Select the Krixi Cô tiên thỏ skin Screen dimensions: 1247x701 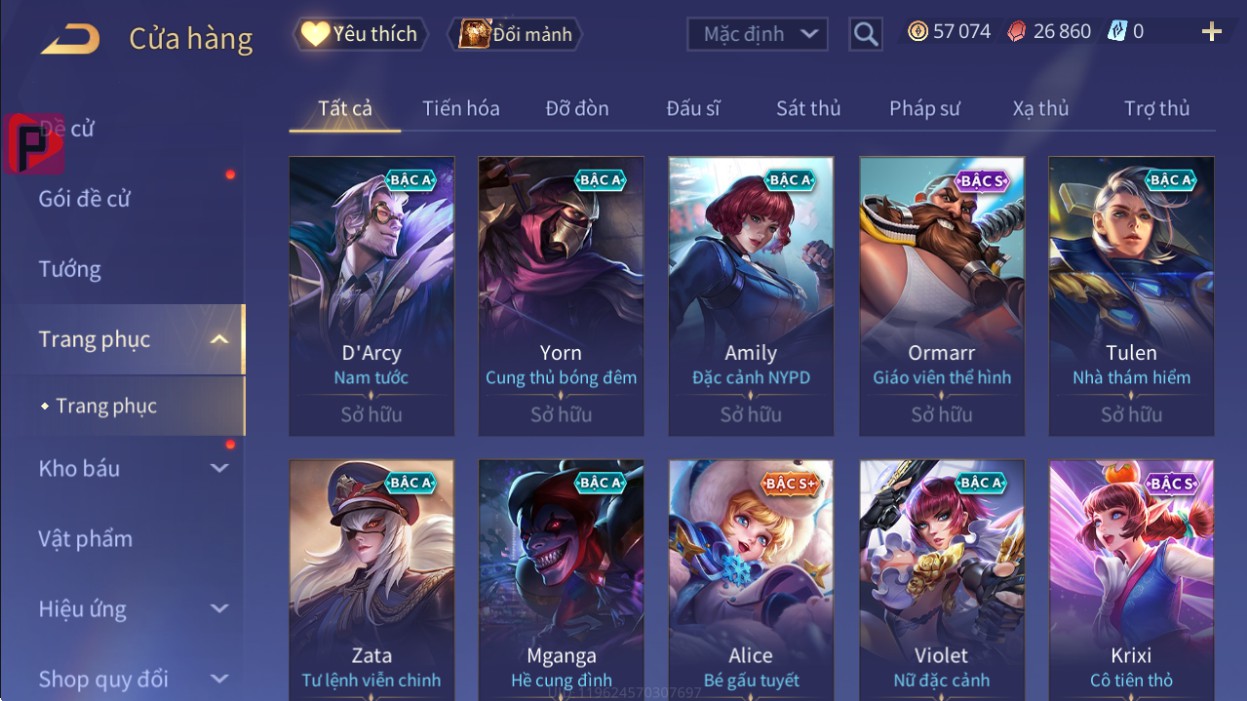click(1131, 580)
